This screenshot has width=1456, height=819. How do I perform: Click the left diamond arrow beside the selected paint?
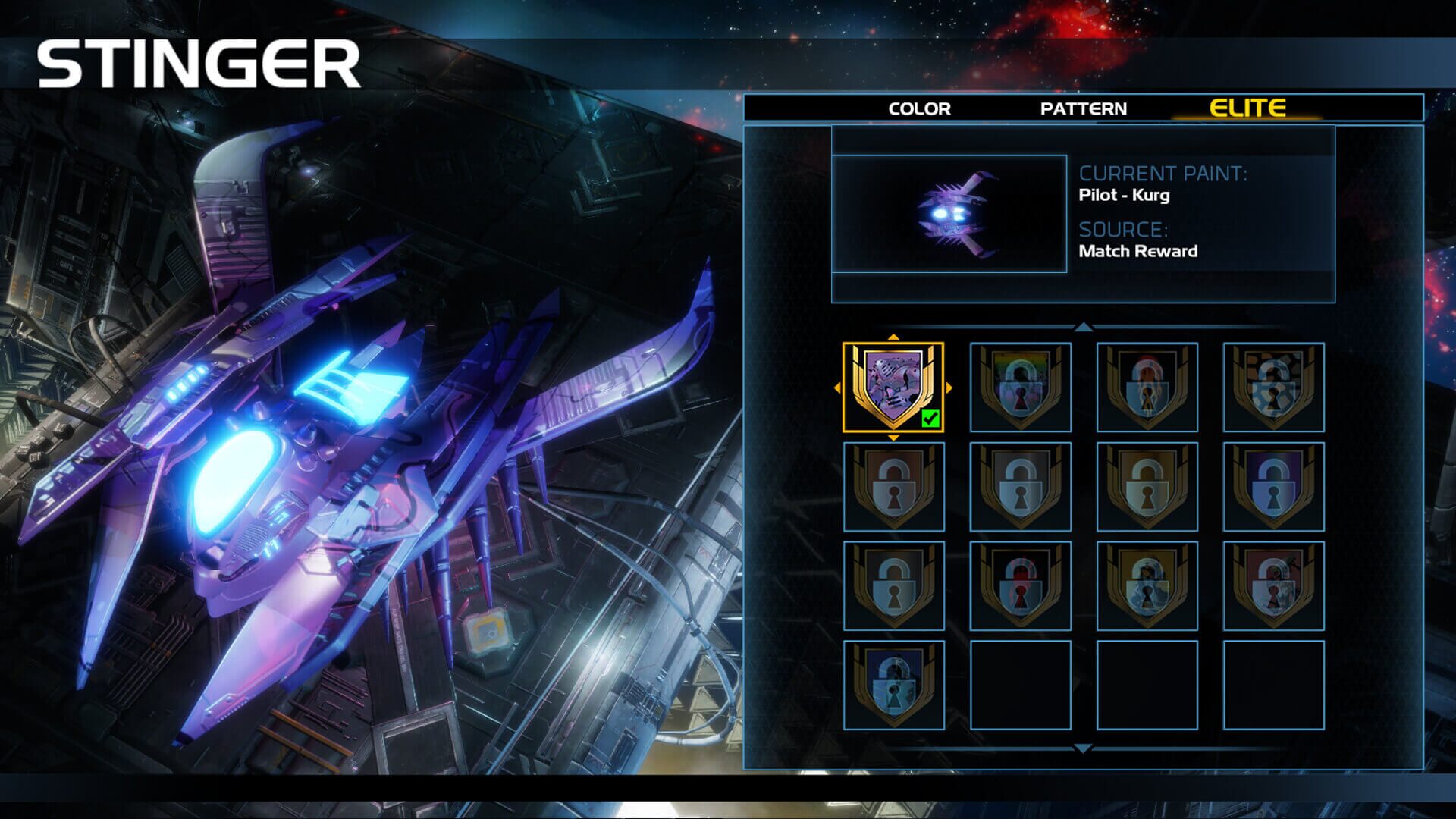pos(839,388)
